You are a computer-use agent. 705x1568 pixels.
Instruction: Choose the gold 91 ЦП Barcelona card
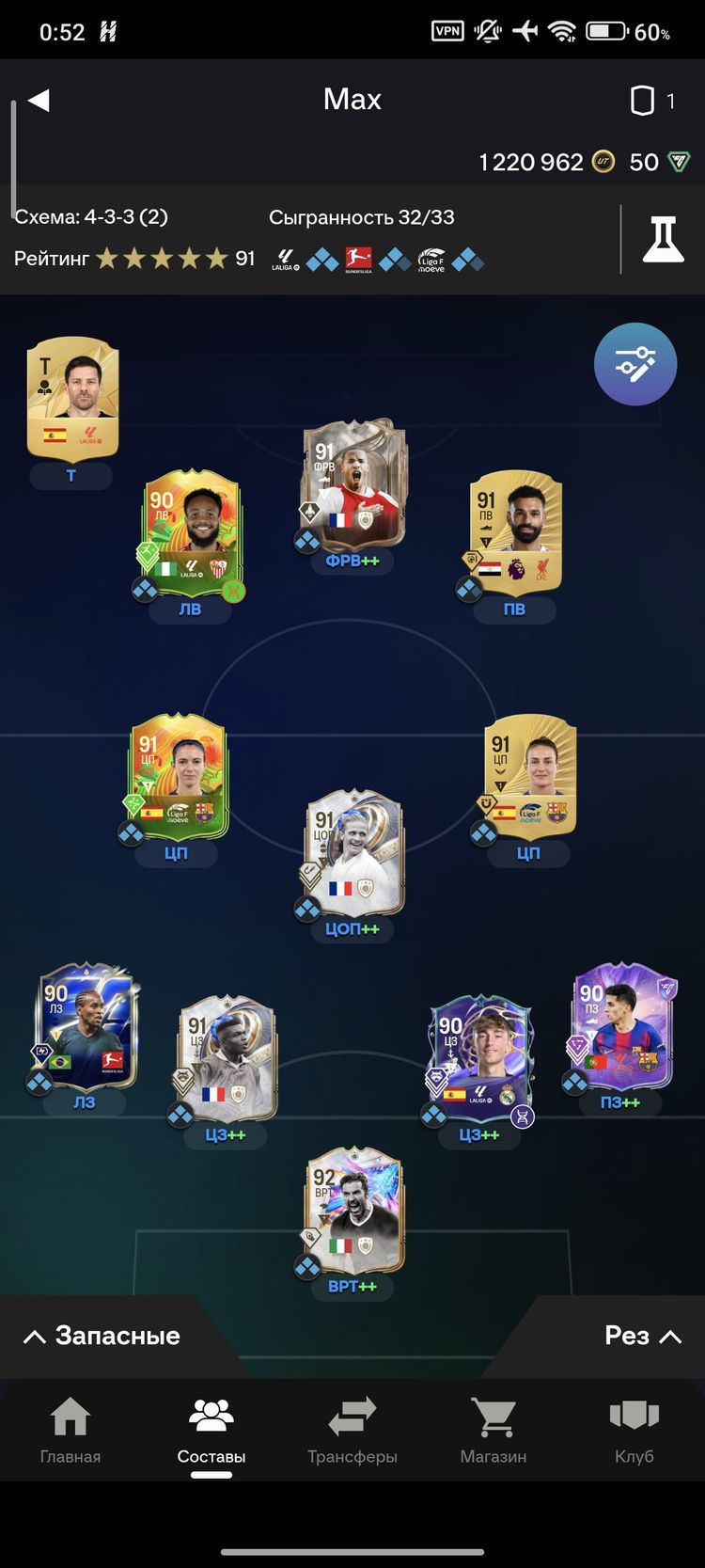(x=529, y=778)
